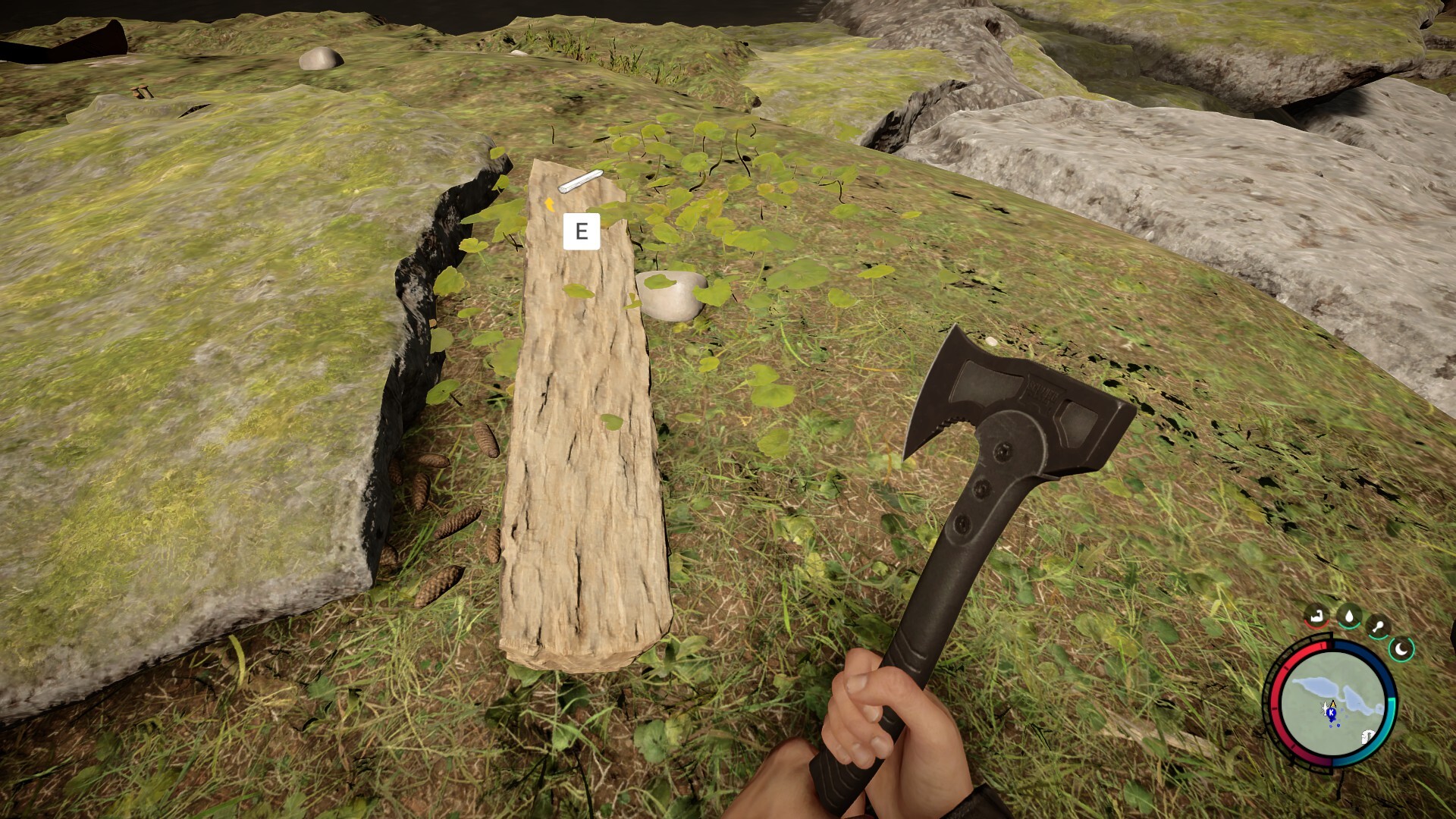Click the fullness drumstick status icon
This screenshot has width=1456, height=819.
point(1378,626)
